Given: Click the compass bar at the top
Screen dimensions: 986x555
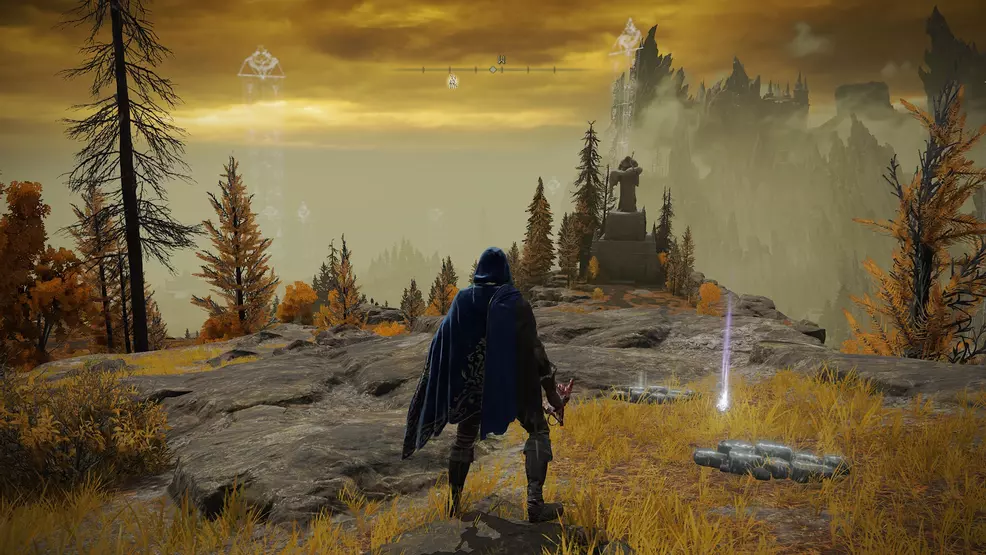Looking at the screenshot, I should (x=493, y=69).
